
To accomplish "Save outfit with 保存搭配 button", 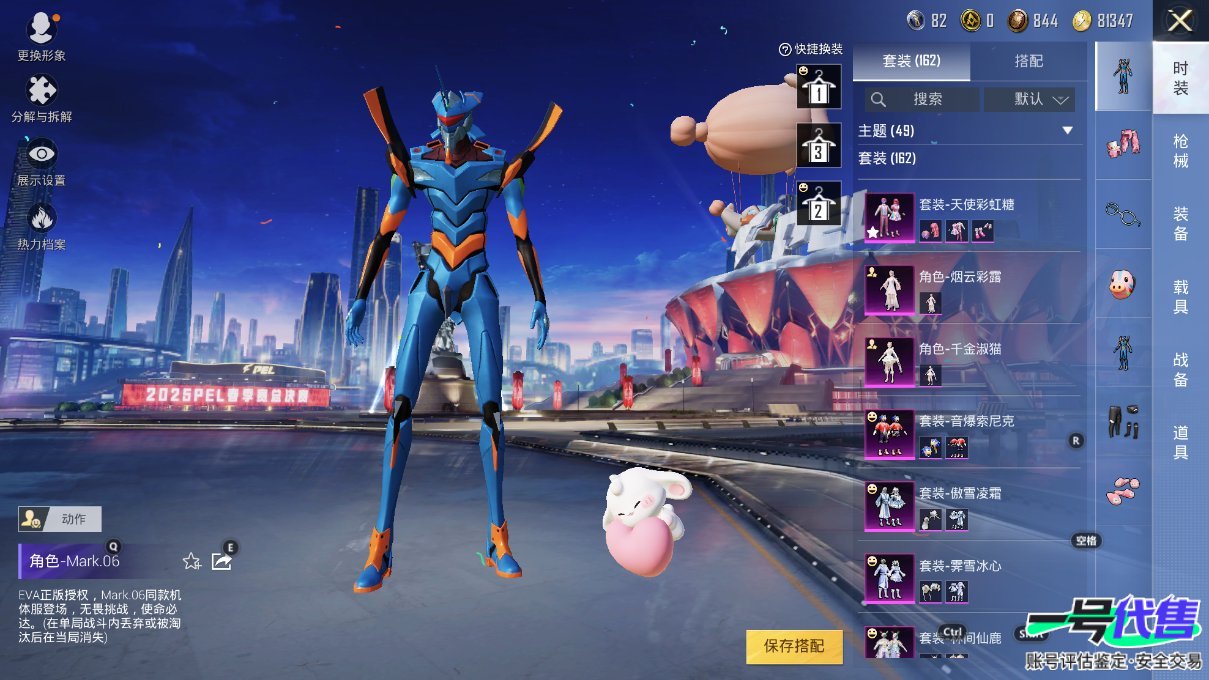I will coord(794,646).
